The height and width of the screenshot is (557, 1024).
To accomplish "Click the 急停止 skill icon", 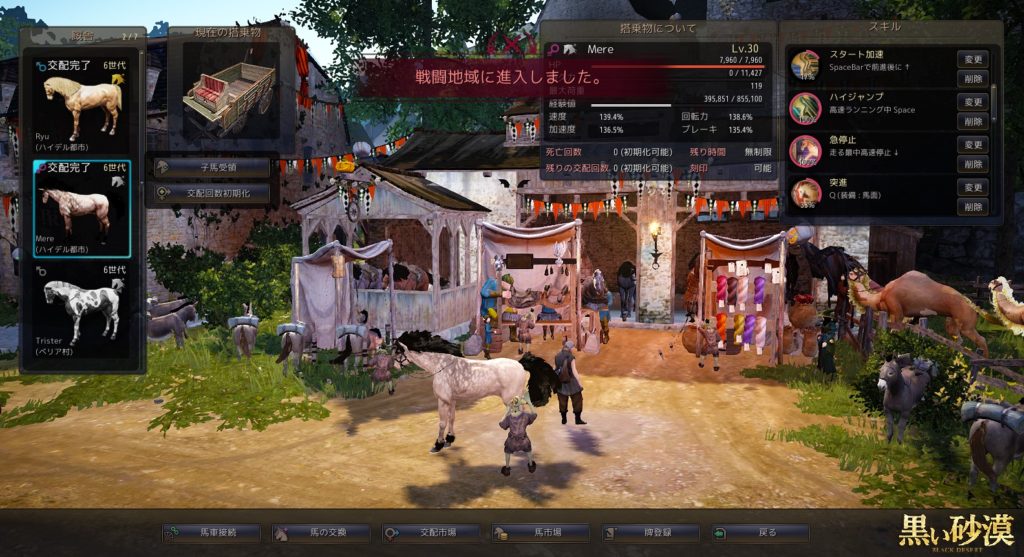I will click(x=805, y=151).
